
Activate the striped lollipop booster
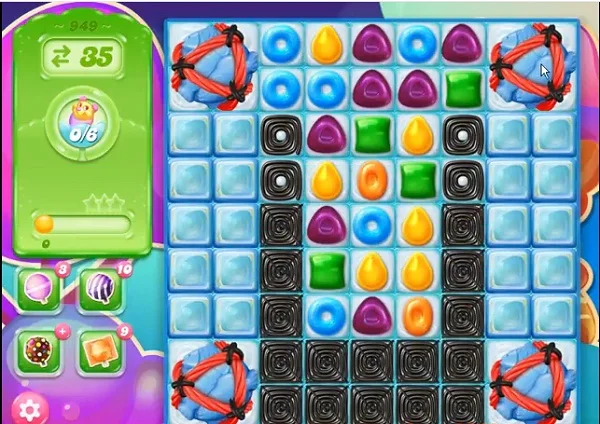[99, 290]
